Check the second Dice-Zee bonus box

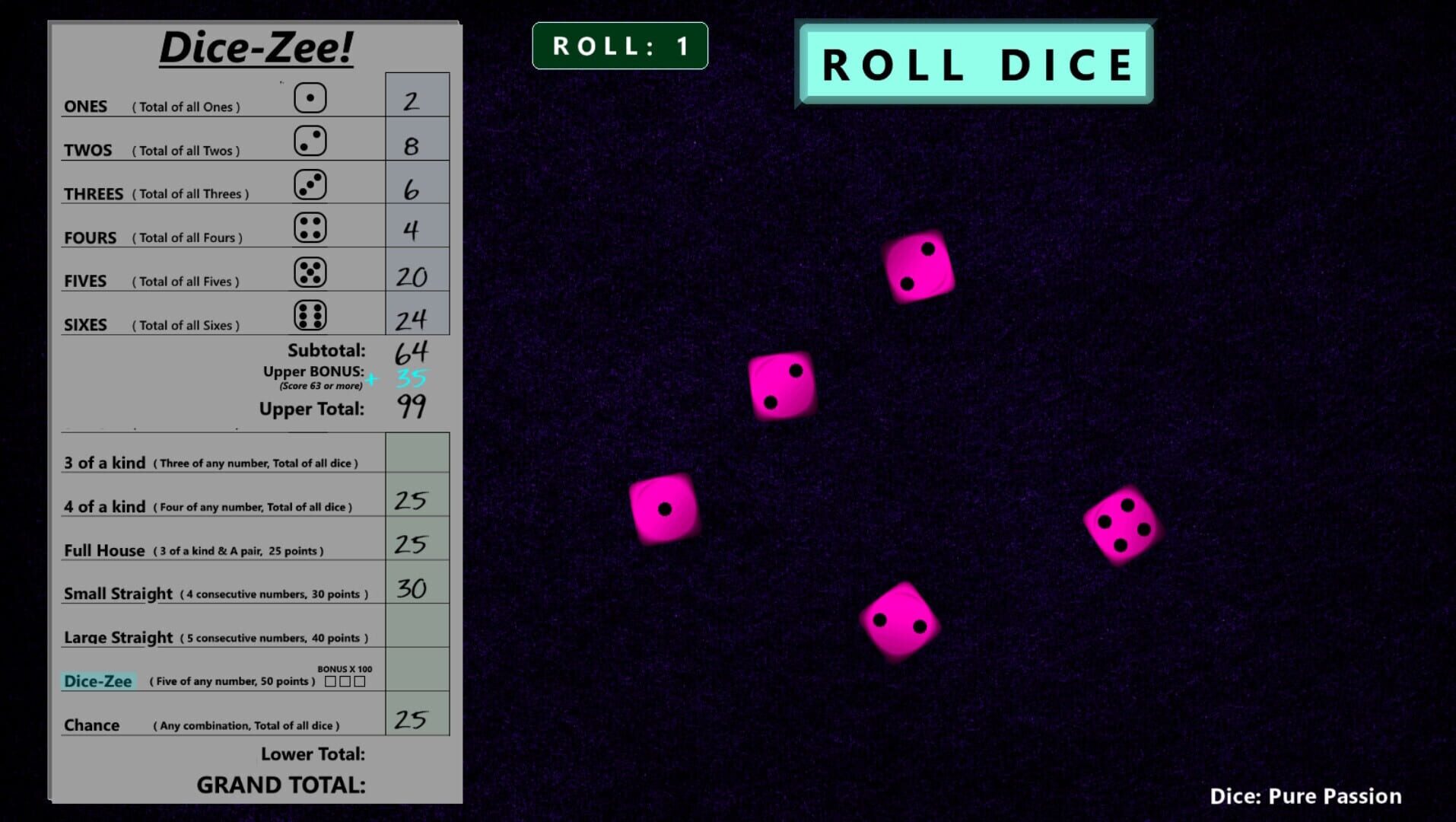(x=345, y=683)
